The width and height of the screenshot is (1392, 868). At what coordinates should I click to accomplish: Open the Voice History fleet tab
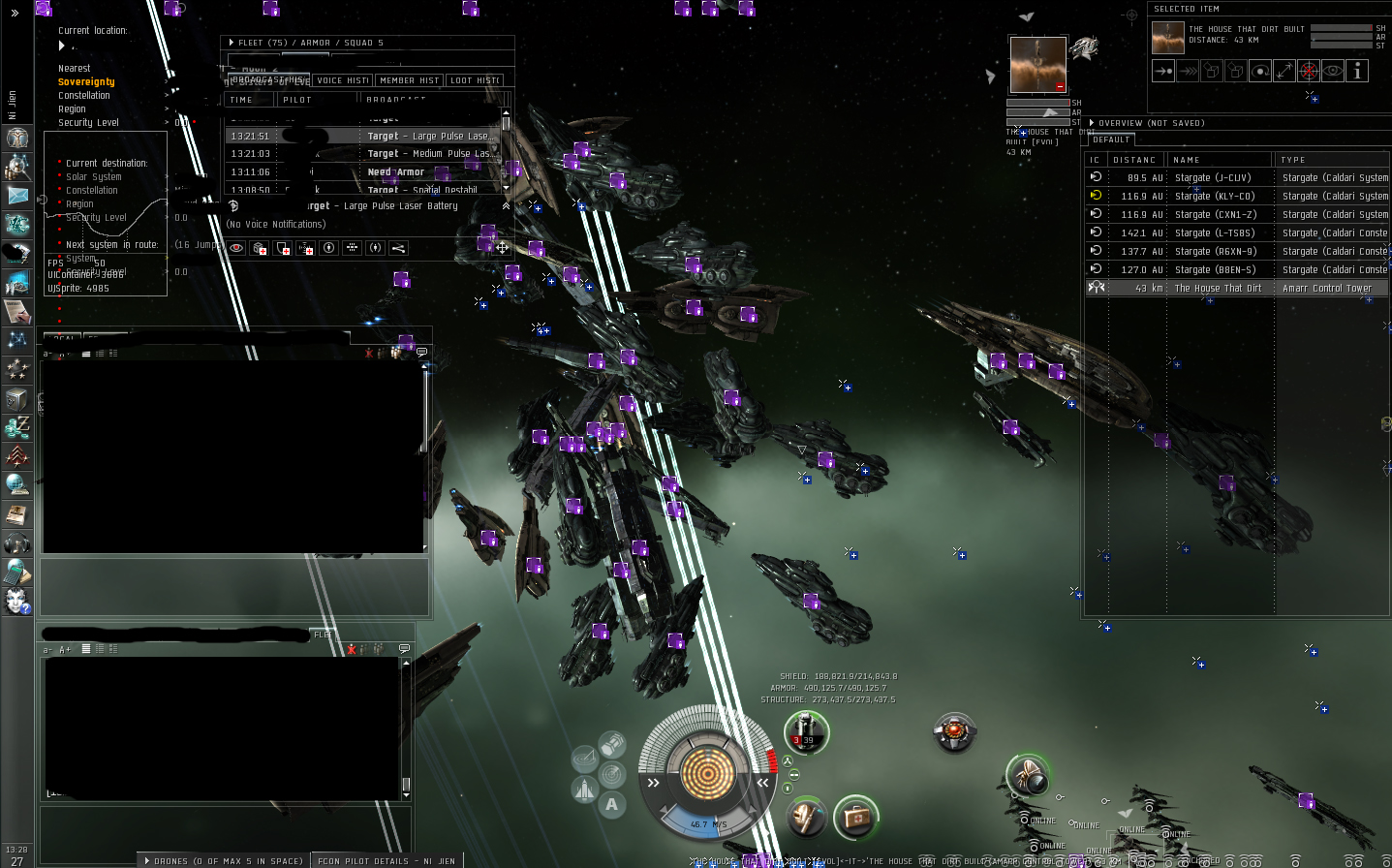click(x=343, y=81)
